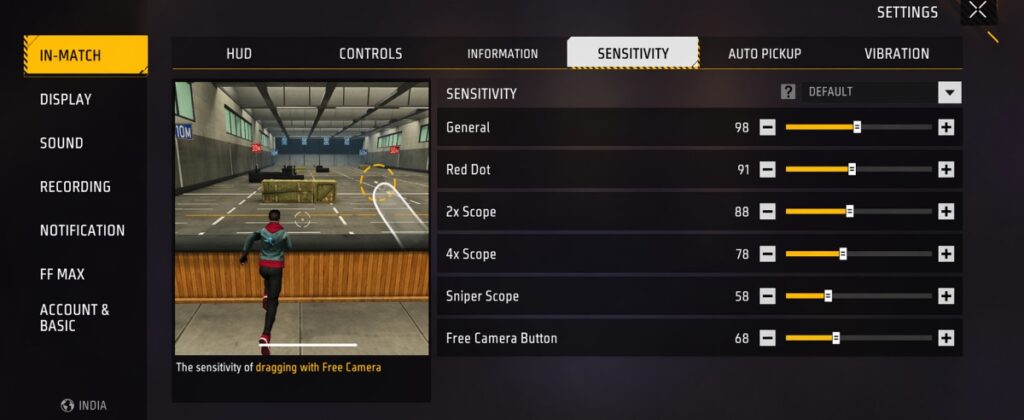
Task: Click the sensitivity help question mark
Action: coord(788,92)
